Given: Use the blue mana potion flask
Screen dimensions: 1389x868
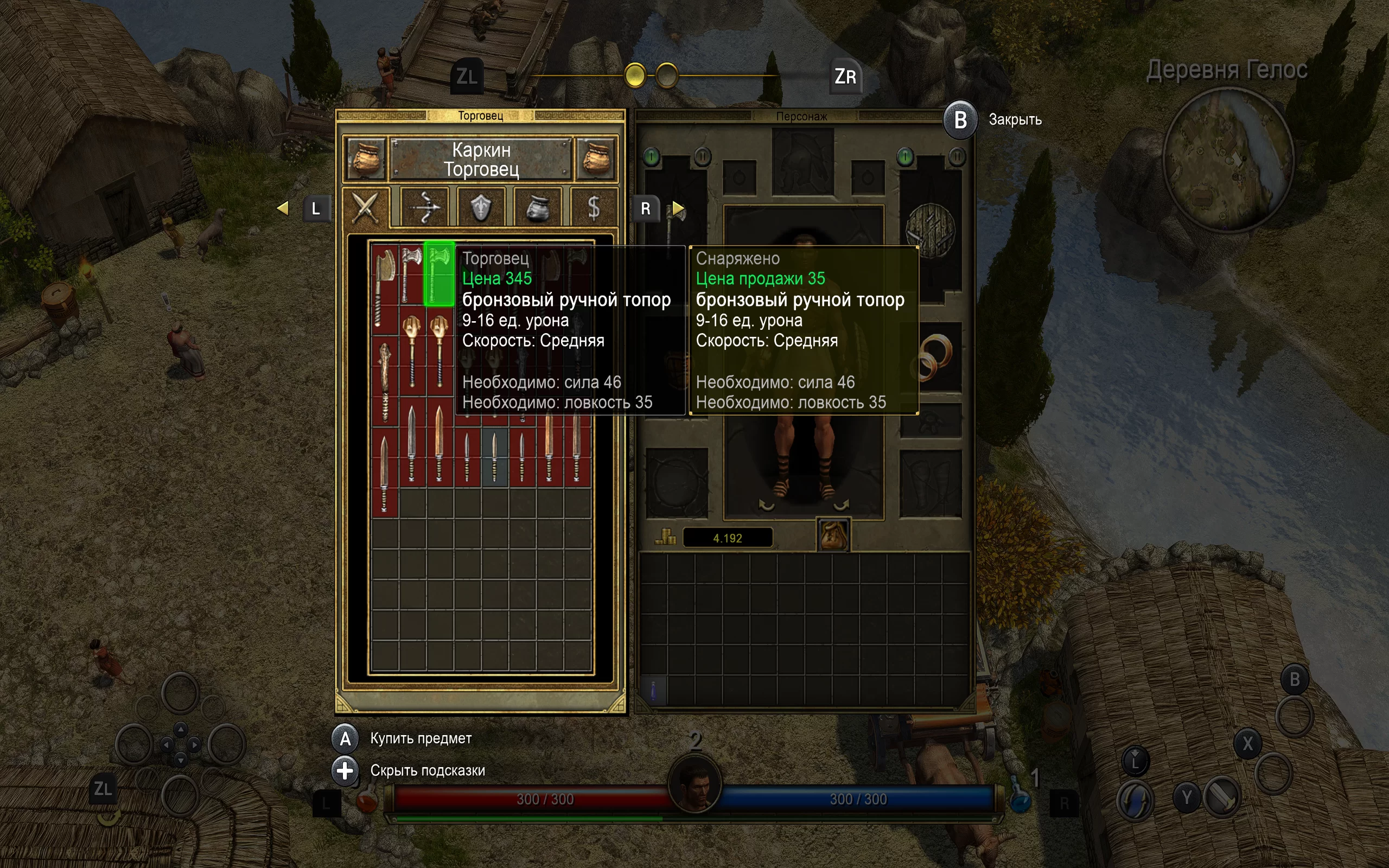Looking at the screenshot, I should coord(1020,798).
